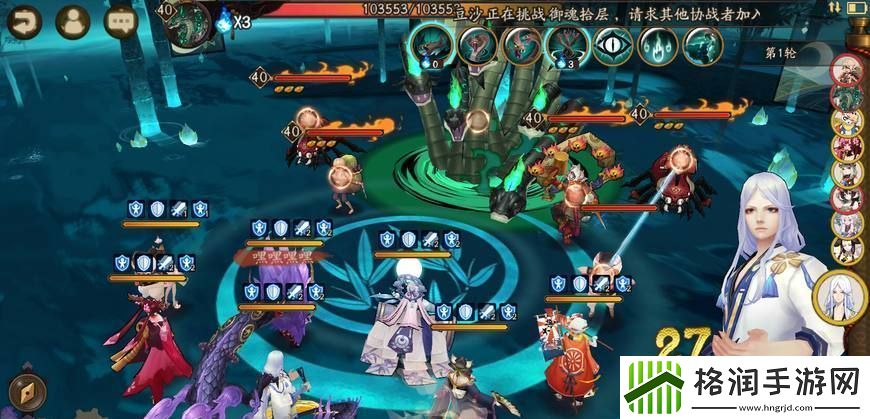Tap the back arrow button
The height and width of the screenshot is (419, 870).
click(22, 20)
